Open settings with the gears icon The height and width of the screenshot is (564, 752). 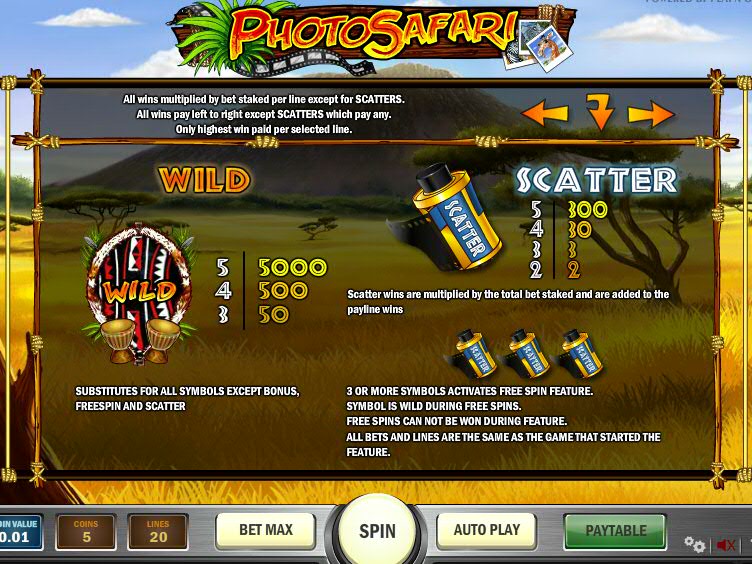[694, 544]
